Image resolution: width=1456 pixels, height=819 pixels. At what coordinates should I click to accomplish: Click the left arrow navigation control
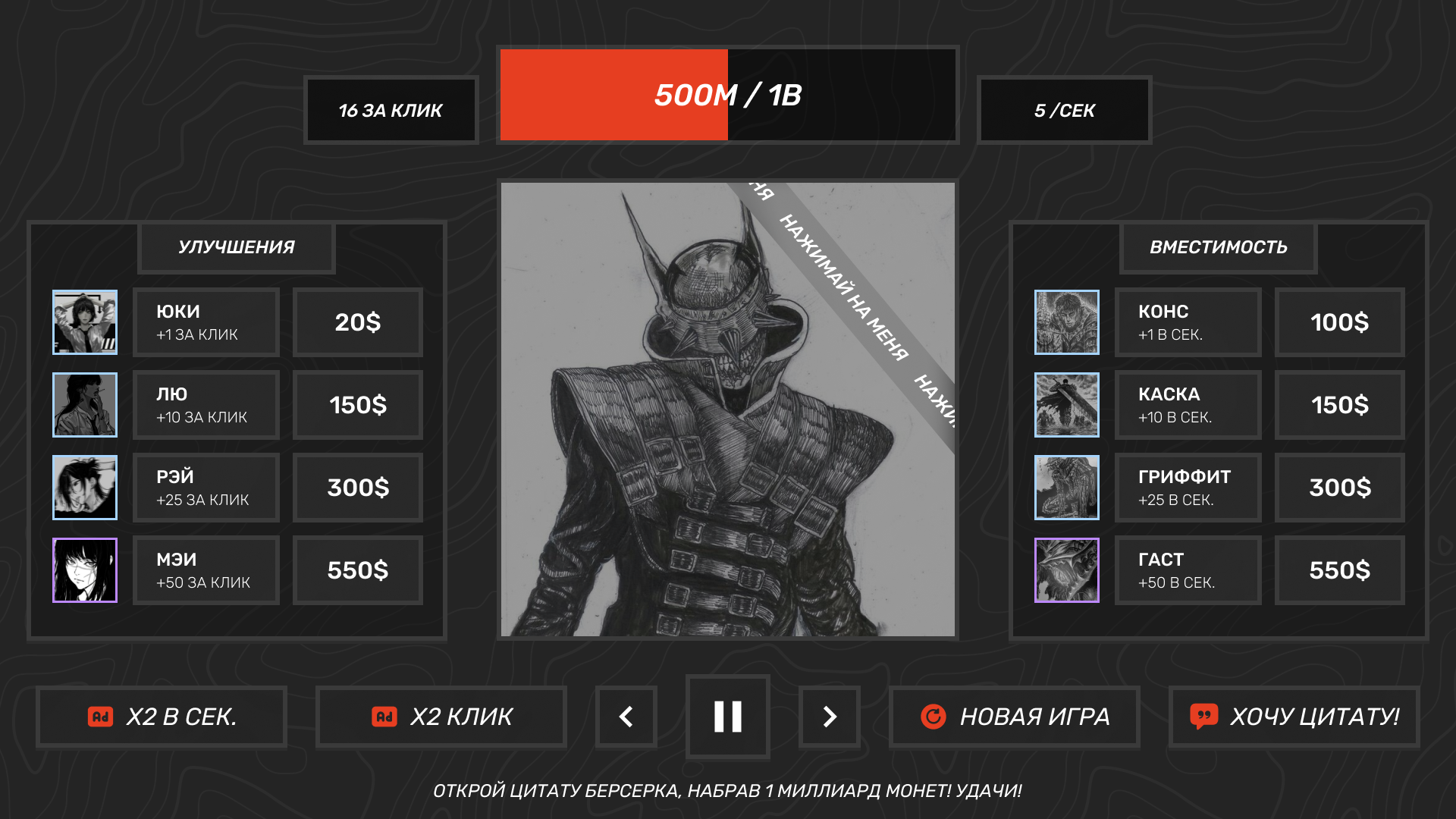click(x=626, y=717)
